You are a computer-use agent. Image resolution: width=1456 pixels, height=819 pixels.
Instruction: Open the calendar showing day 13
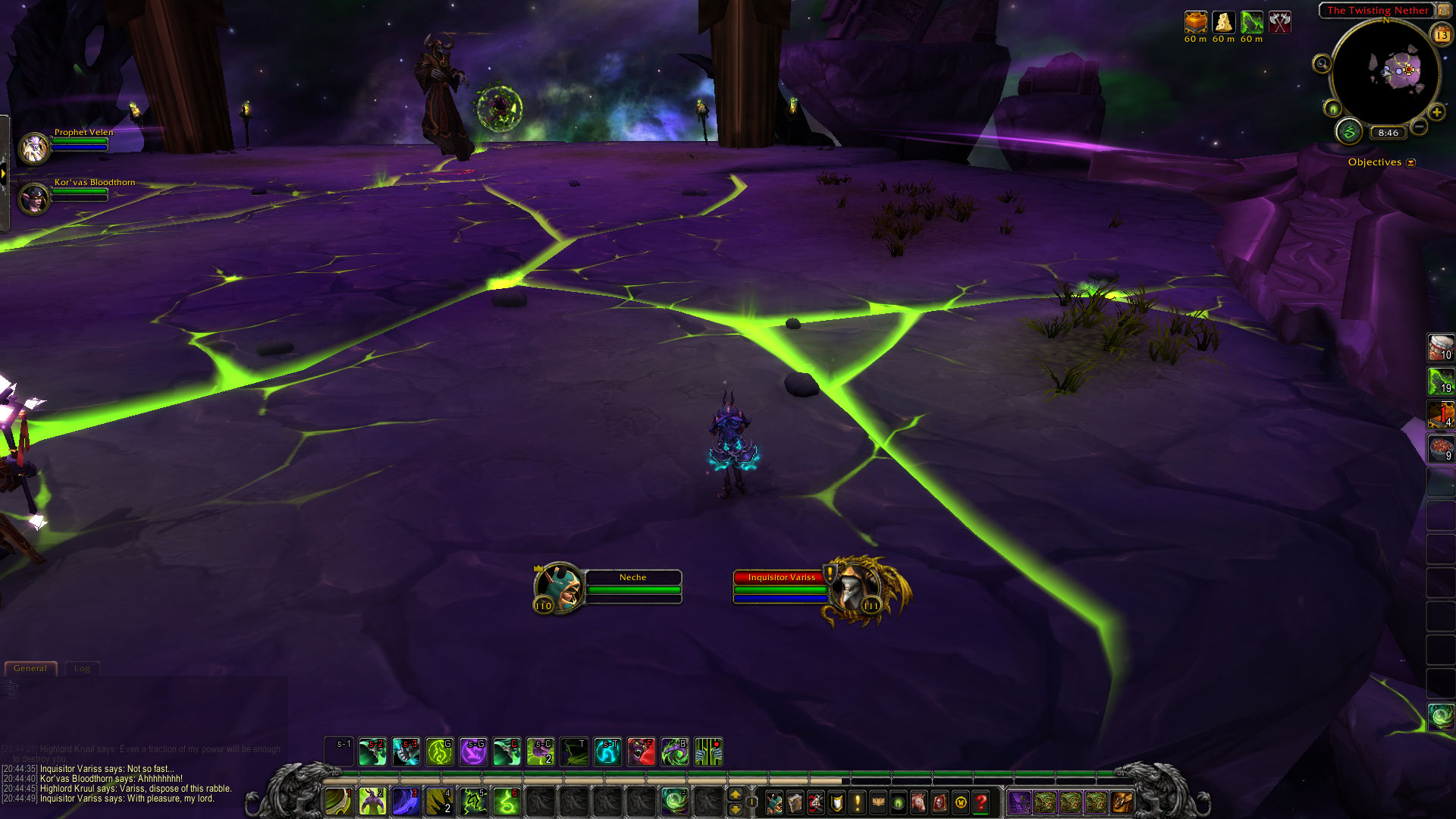pyautogui.click(x=1441, y=34)
